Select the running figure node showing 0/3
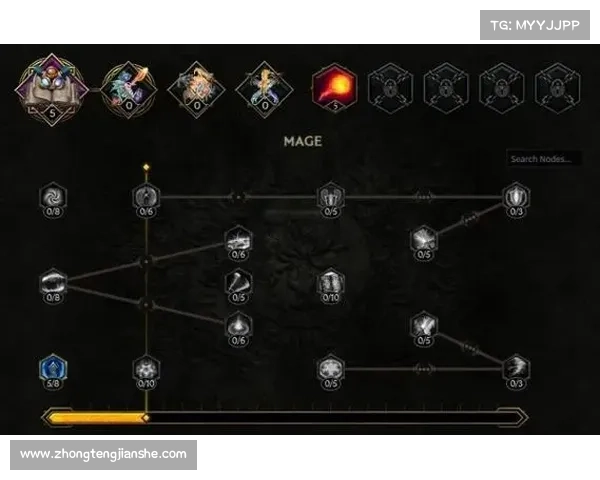 [x=516, y=368]
